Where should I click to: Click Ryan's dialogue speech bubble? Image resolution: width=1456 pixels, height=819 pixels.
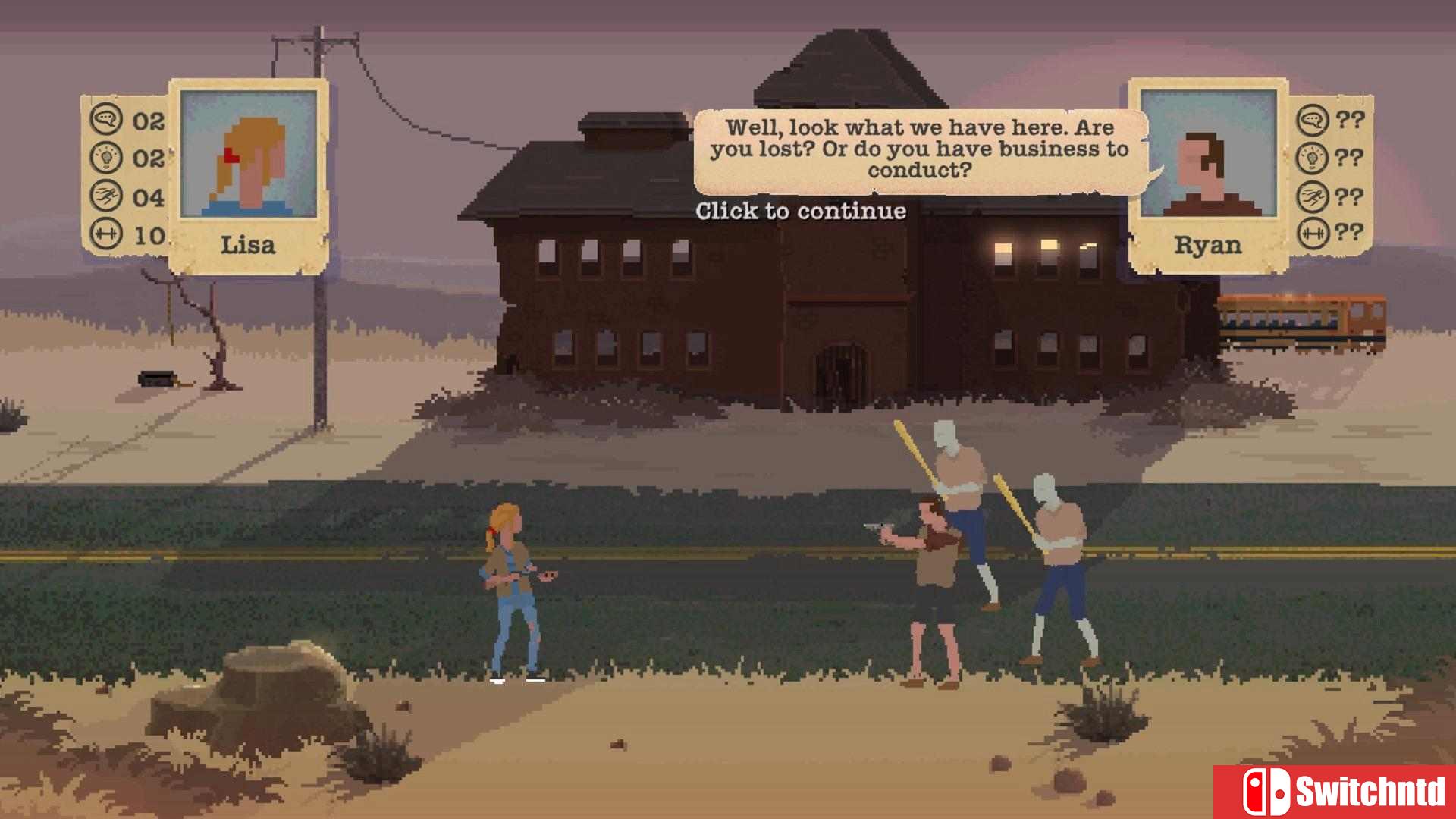click(919, 150)
